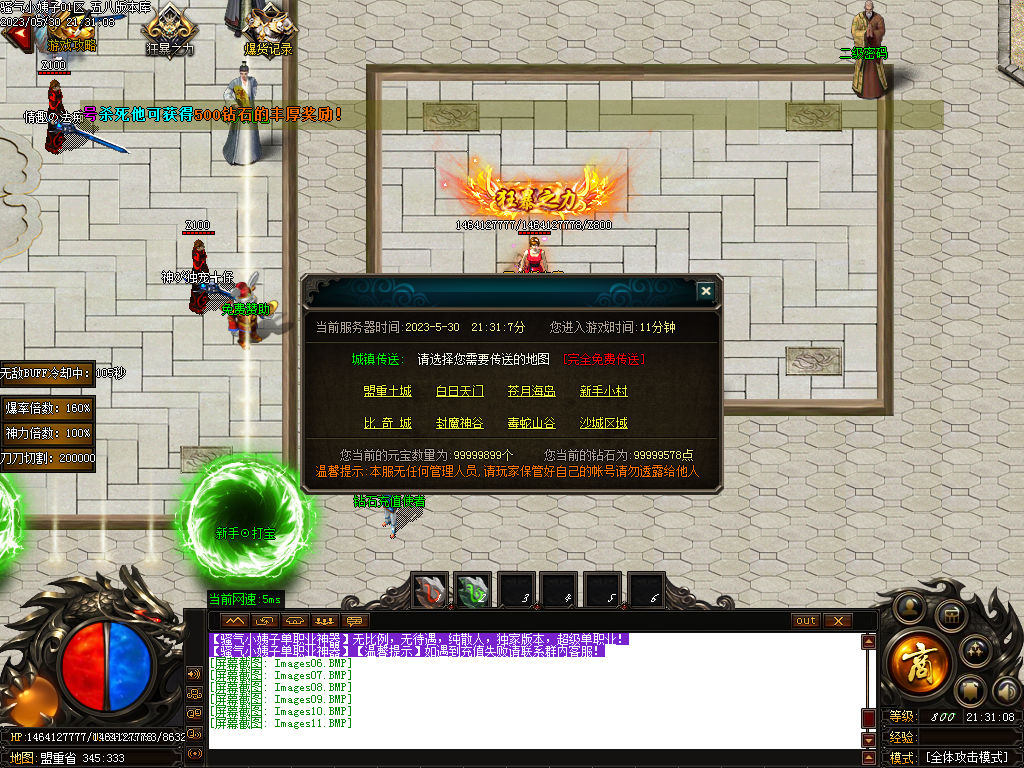Open the 狂暴之力 top menu icon
The image size is (1024, 768).
click(x=170, y=28)
